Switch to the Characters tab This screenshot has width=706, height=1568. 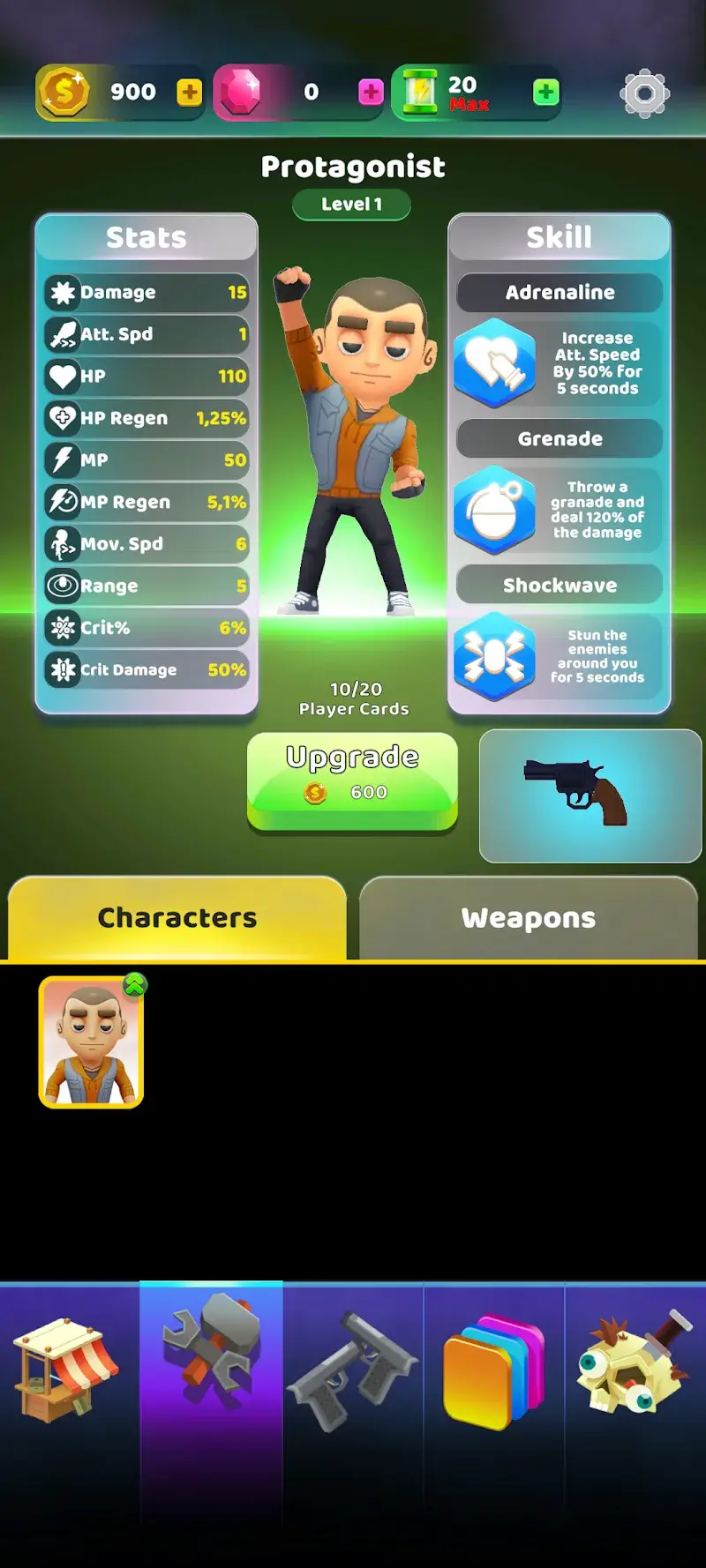pos(176,918)
